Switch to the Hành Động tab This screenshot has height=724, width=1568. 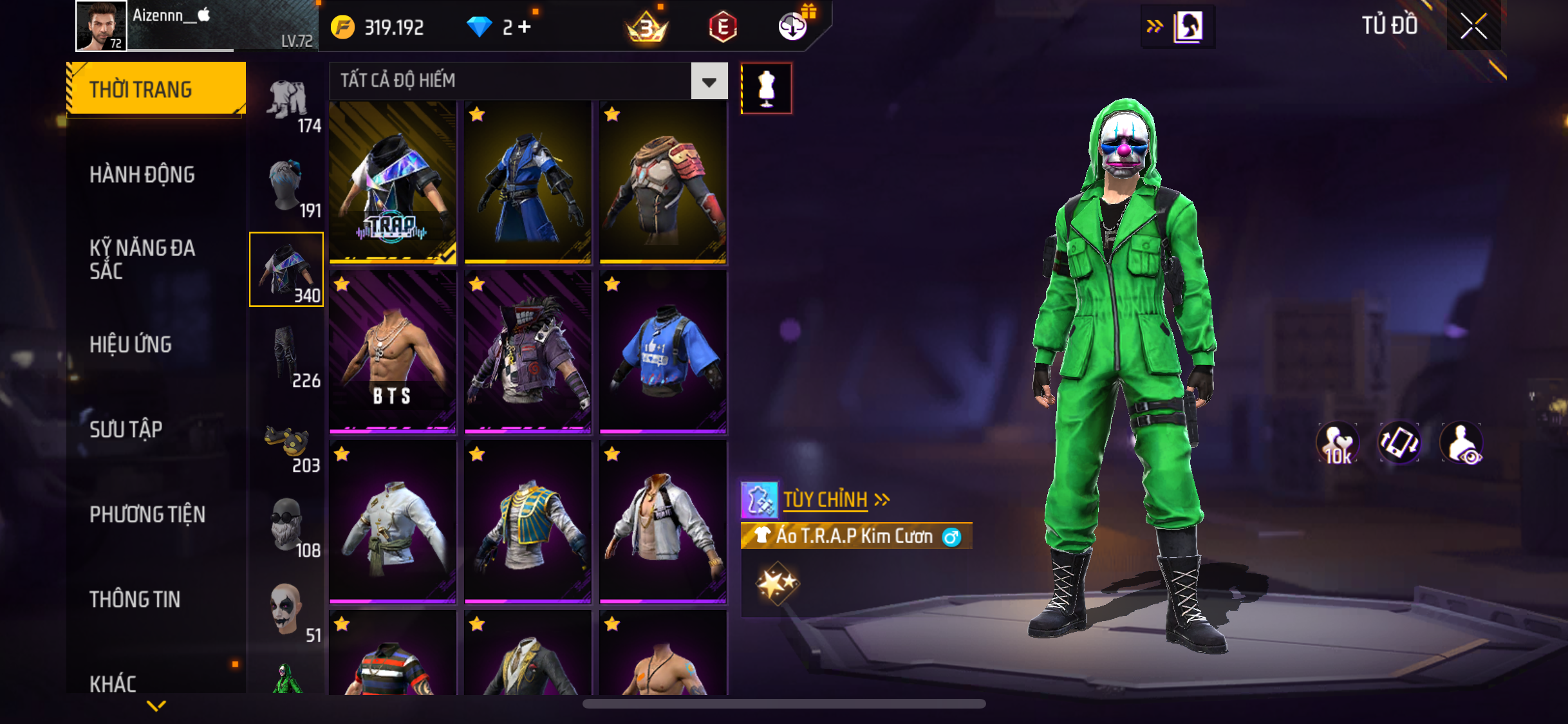point(142,174)
